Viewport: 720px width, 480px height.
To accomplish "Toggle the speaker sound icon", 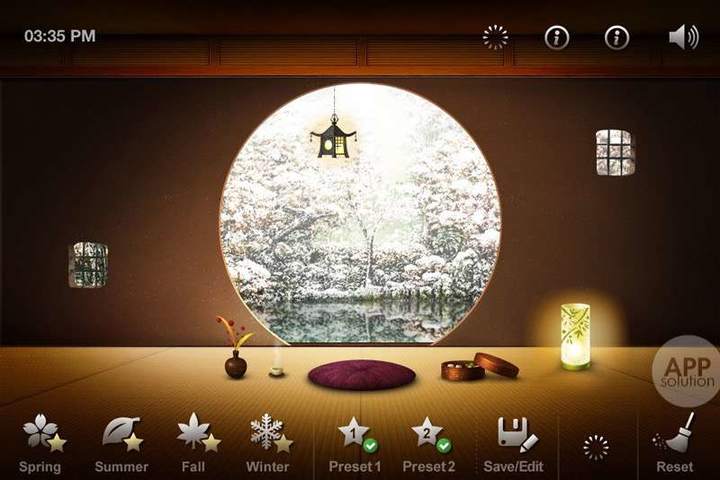I will 683,37.
